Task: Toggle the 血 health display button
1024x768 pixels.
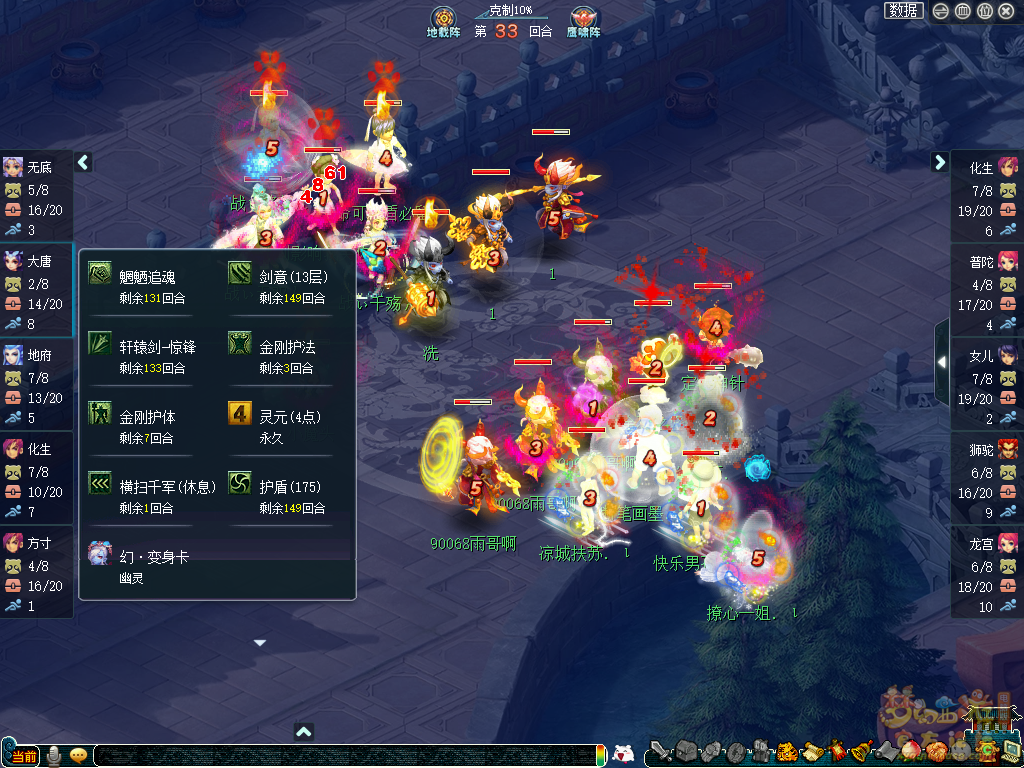Action: coord(963,11)
